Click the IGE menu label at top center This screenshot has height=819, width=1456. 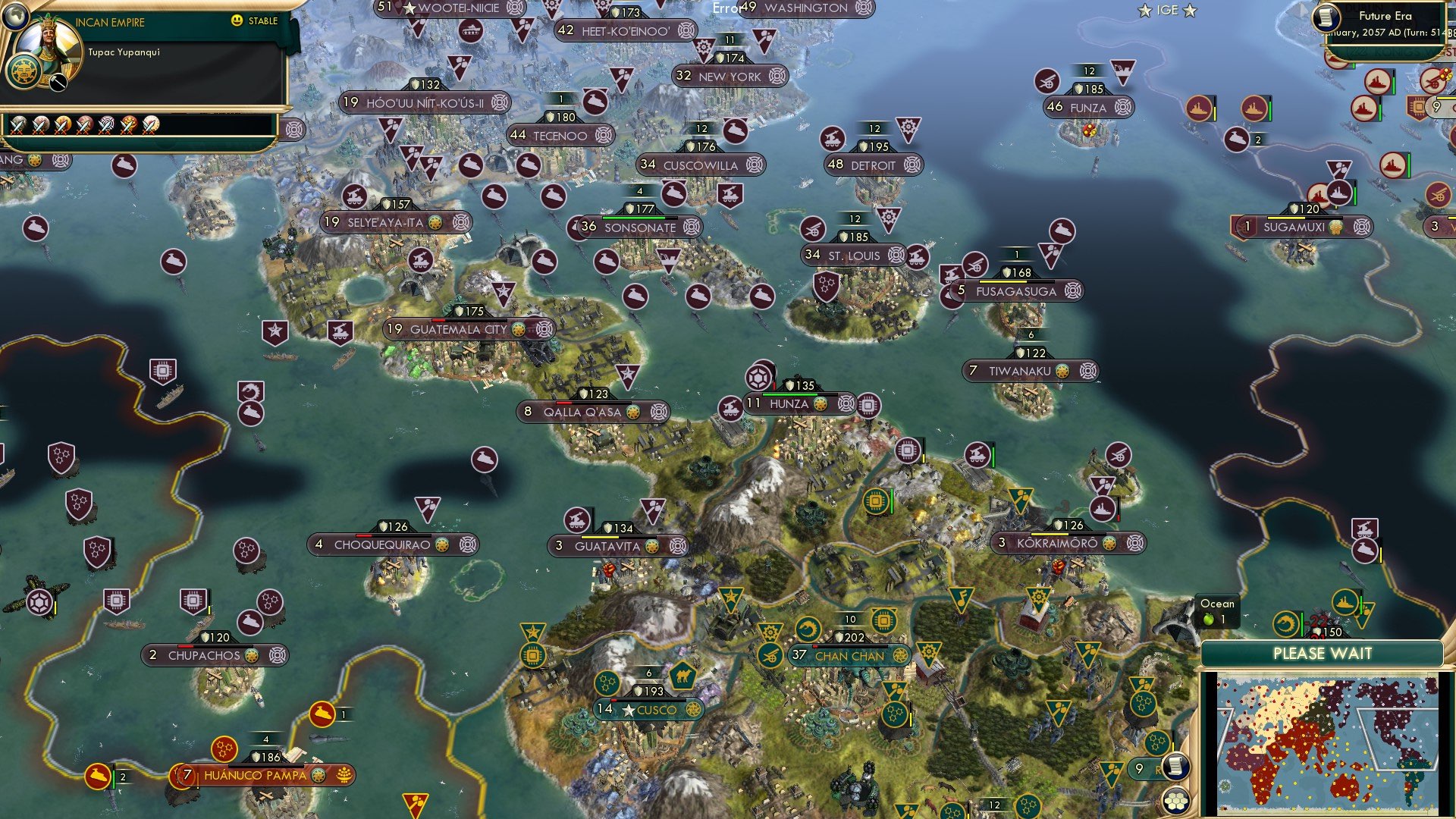1168,10
